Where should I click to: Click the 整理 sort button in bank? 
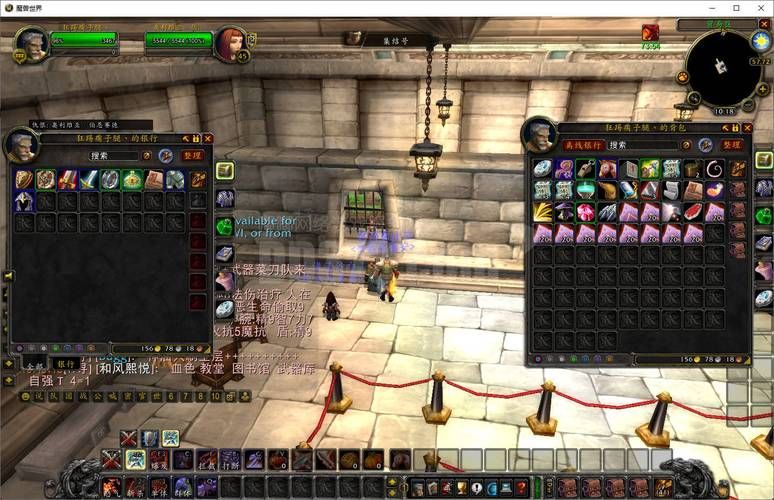tap(192, 155)
